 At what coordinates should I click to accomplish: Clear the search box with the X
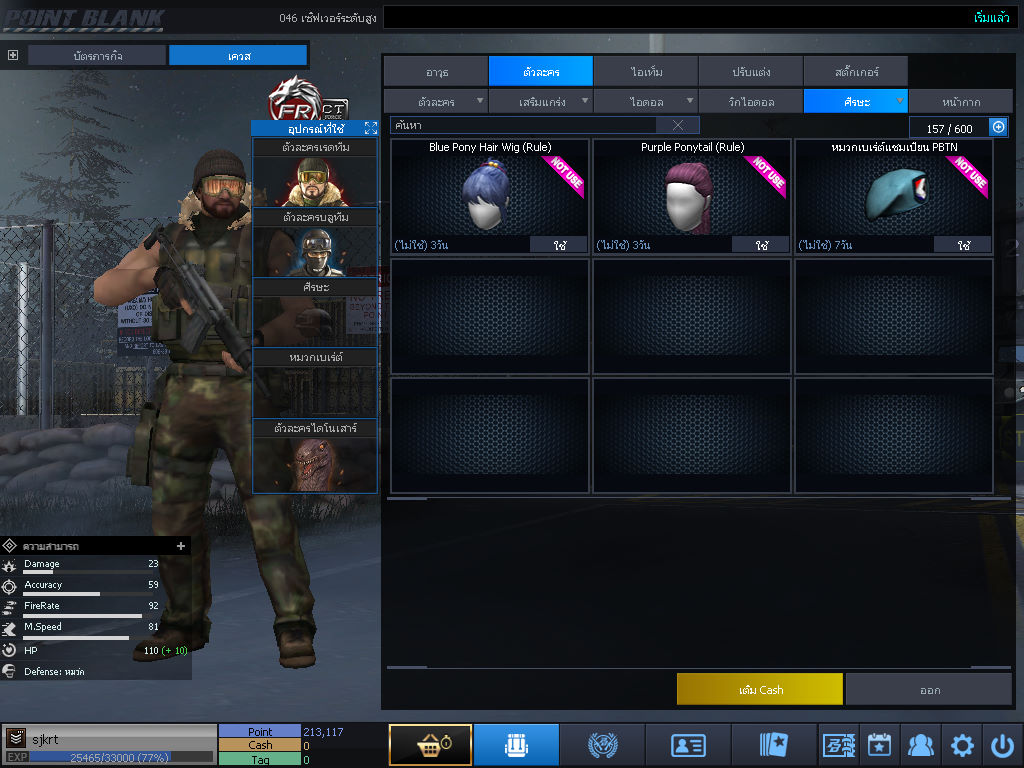[678, 125]
